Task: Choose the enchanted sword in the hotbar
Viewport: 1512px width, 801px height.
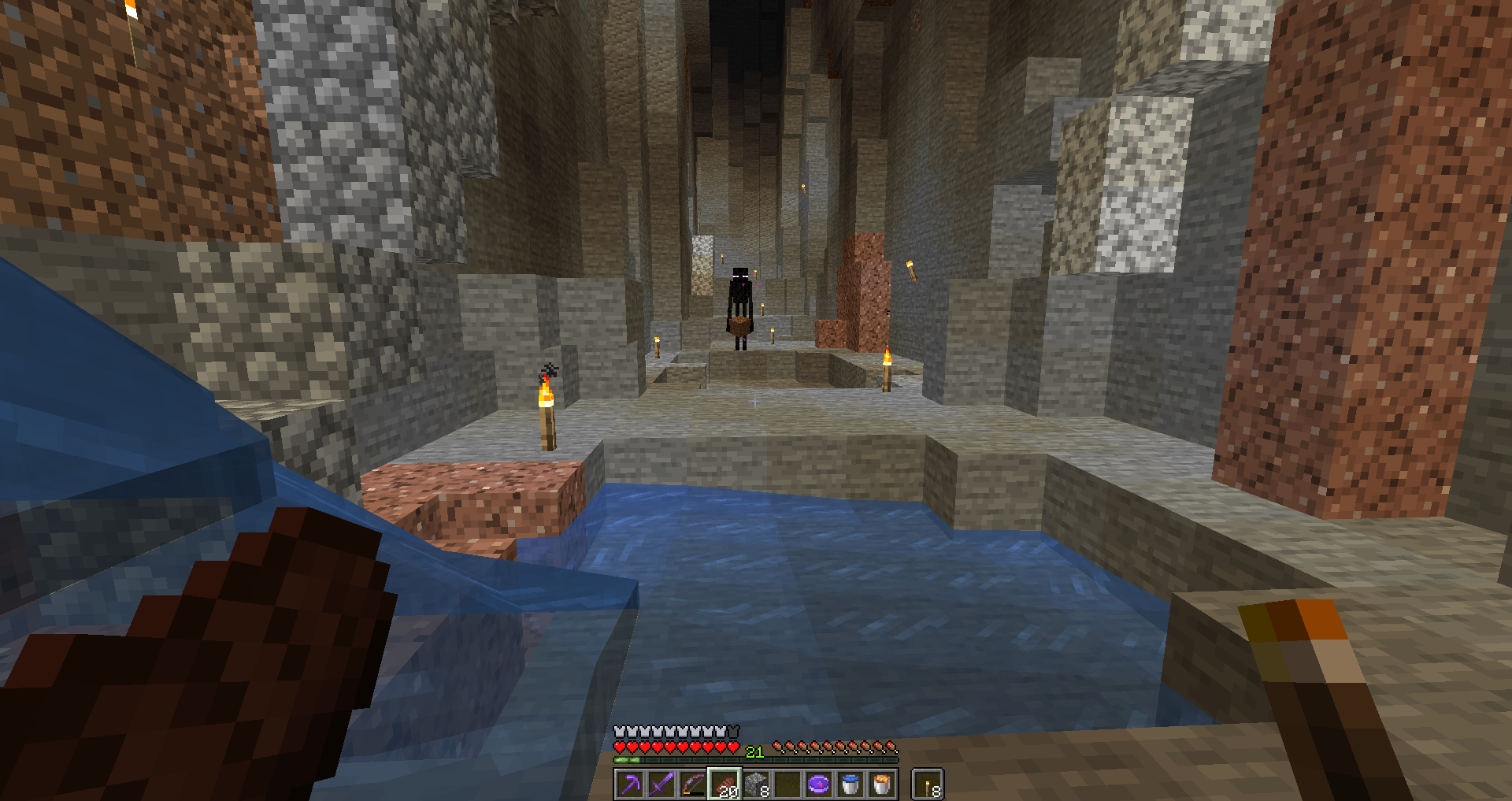Action: tap(661, 784)
